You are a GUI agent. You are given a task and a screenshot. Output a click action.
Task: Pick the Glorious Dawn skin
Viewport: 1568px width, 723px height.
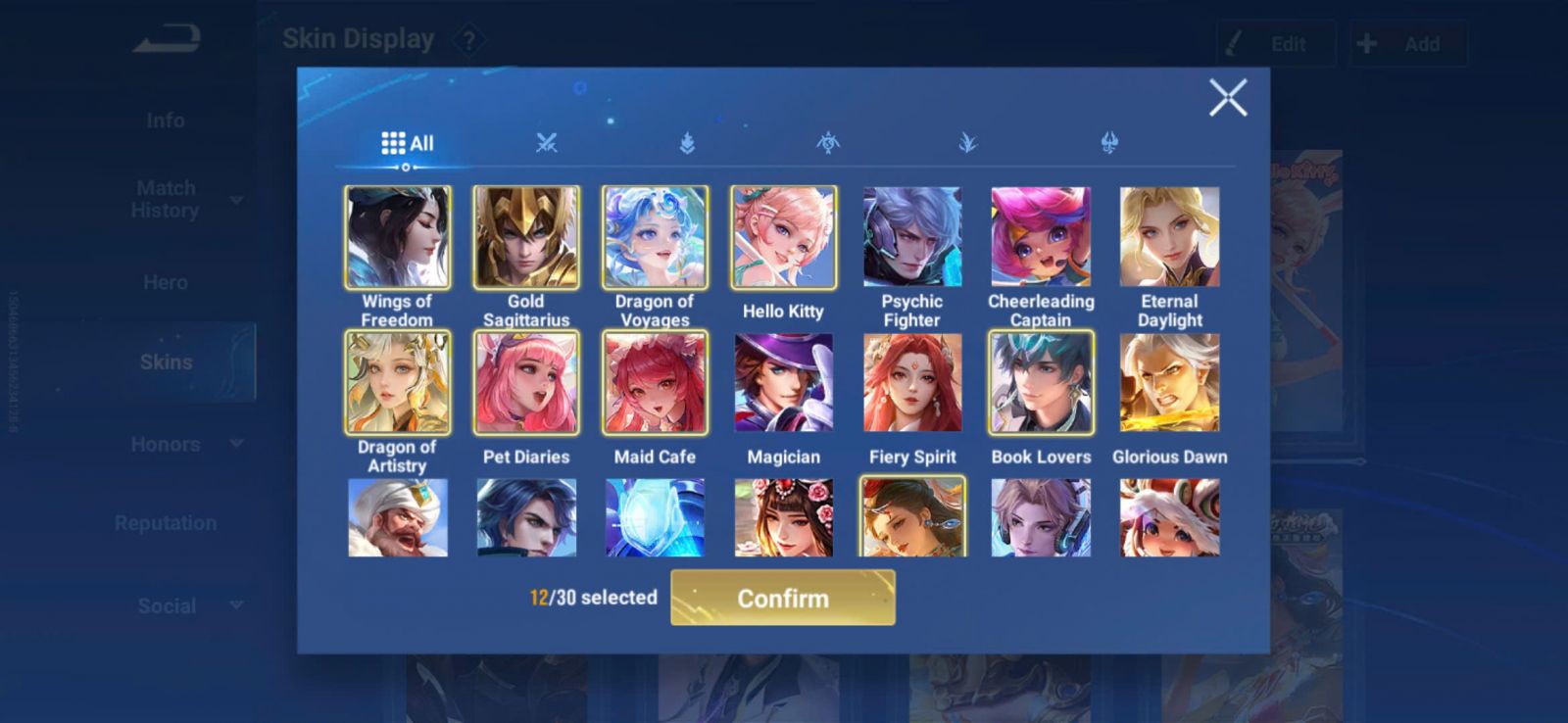point(1169,382)
